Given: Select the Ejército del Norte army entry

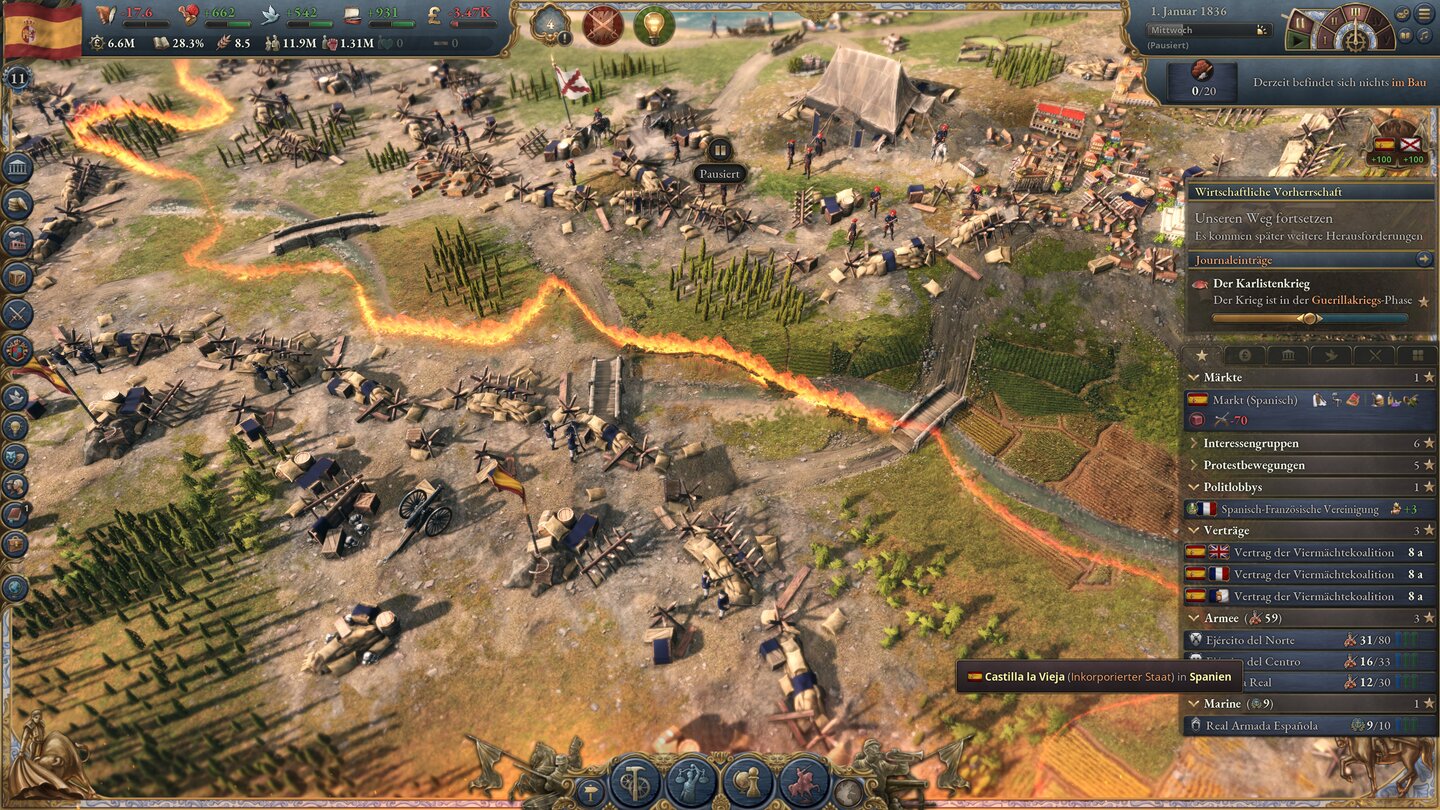Looking at the screenshot, I should [1250, 640].
